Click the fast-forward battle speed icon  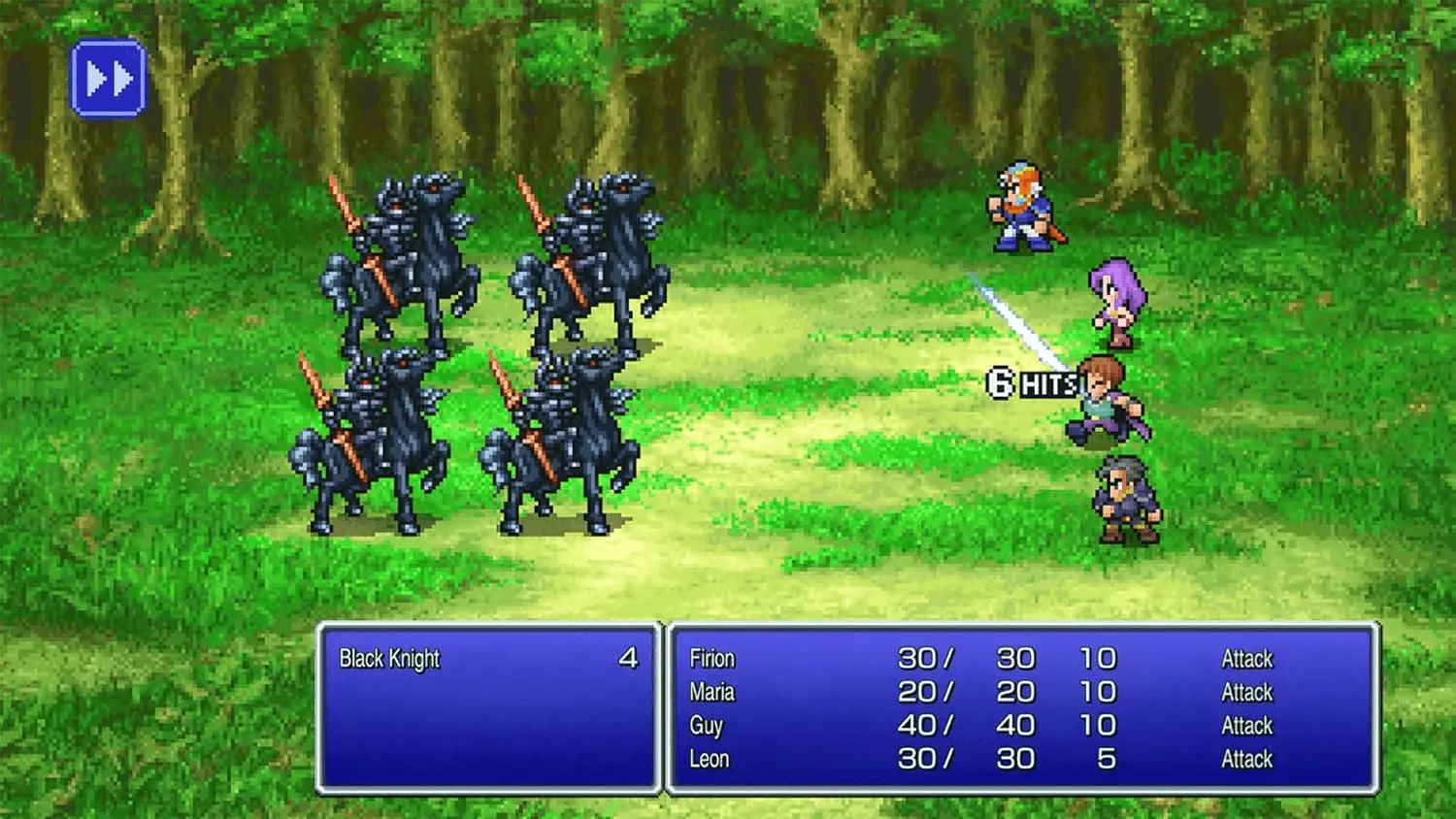coord(107,78)
